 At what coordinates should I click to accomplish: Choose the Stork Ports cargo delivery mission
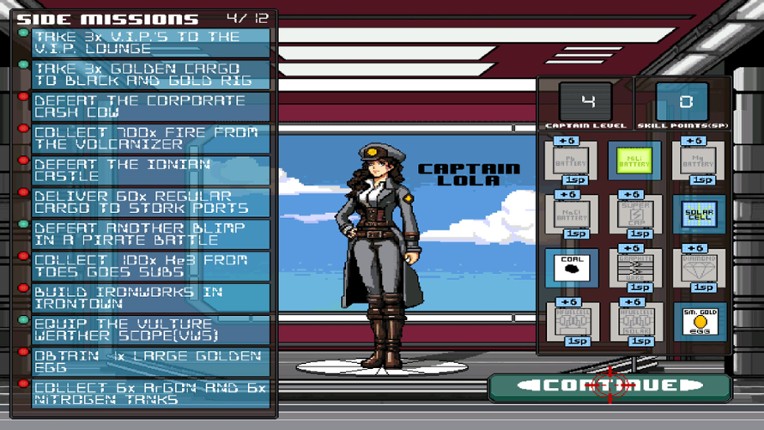click(x=151, y=203)
